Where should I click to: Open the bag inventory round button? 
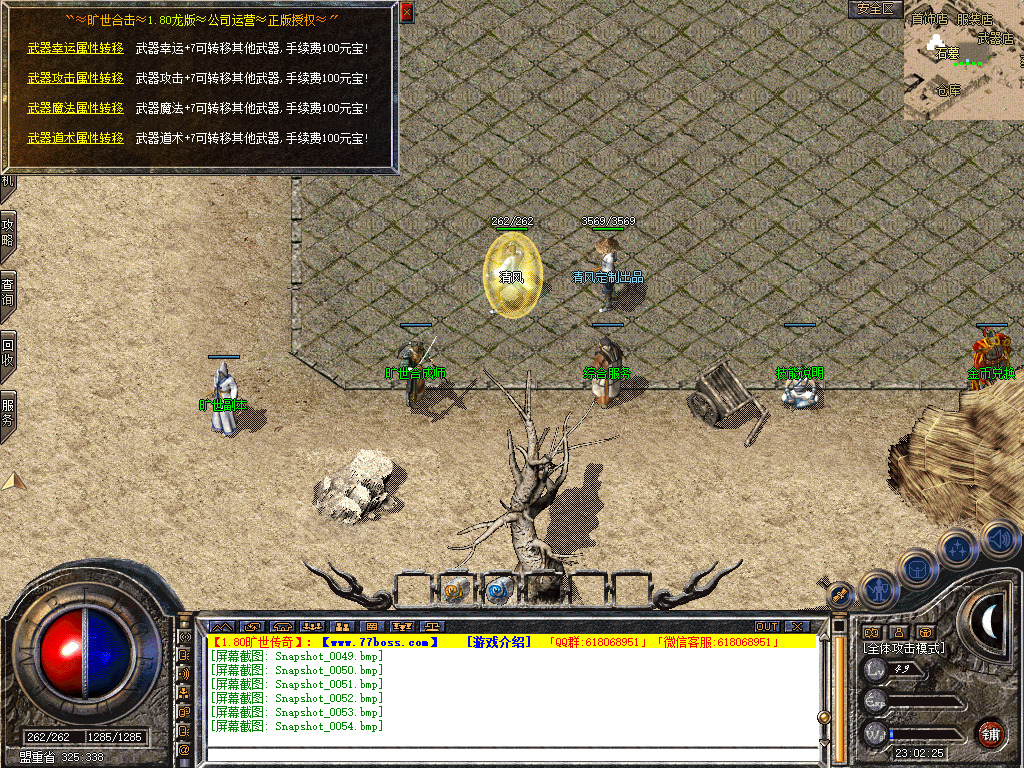pos(918,569)
